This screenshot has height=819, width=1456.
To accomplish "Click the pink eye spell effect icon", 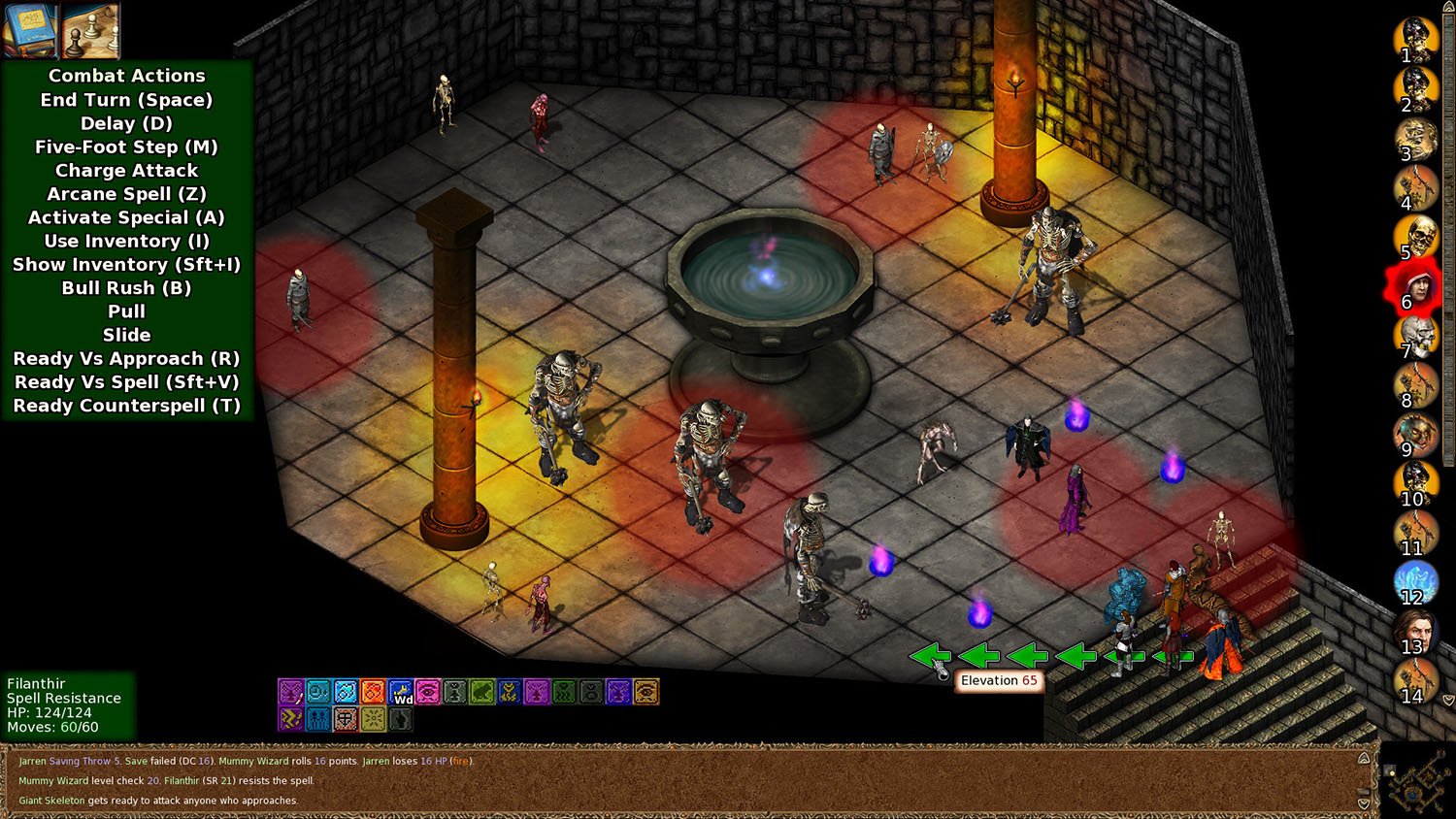I will [x=427, y=691].
